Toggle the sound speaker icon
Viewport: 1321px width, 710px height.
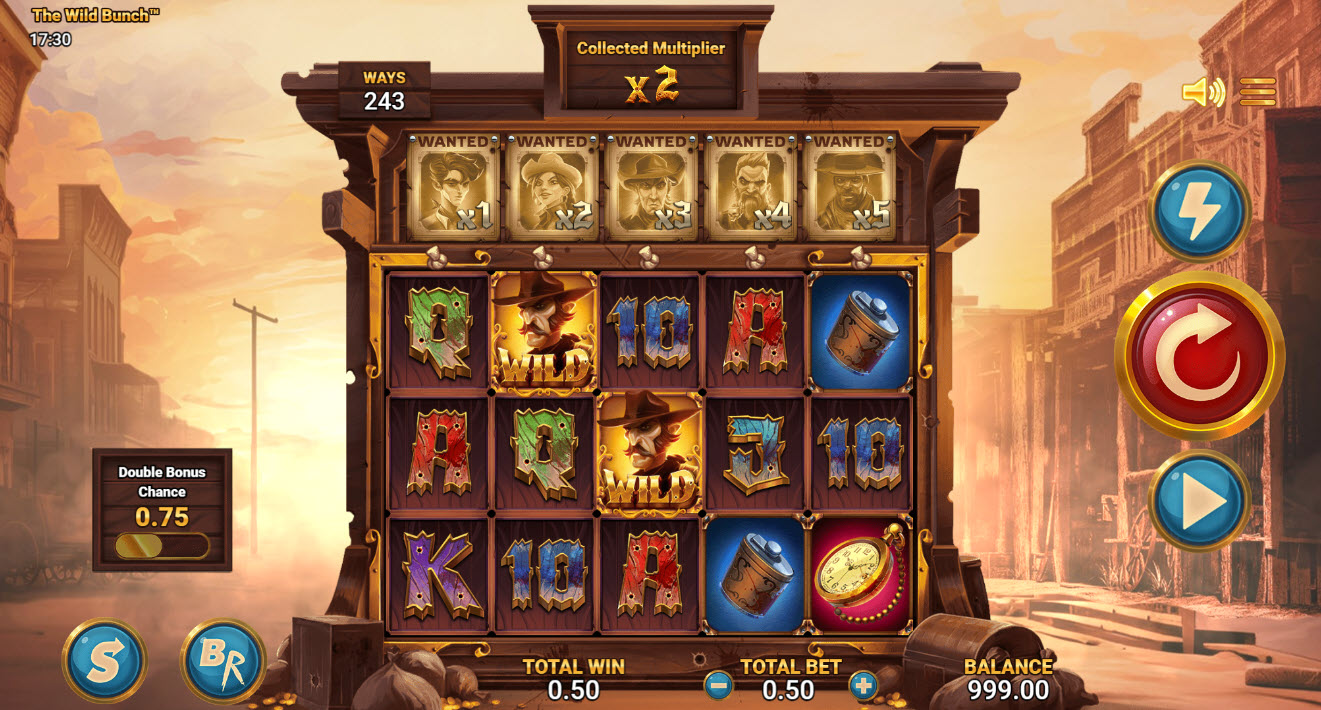1203,93
